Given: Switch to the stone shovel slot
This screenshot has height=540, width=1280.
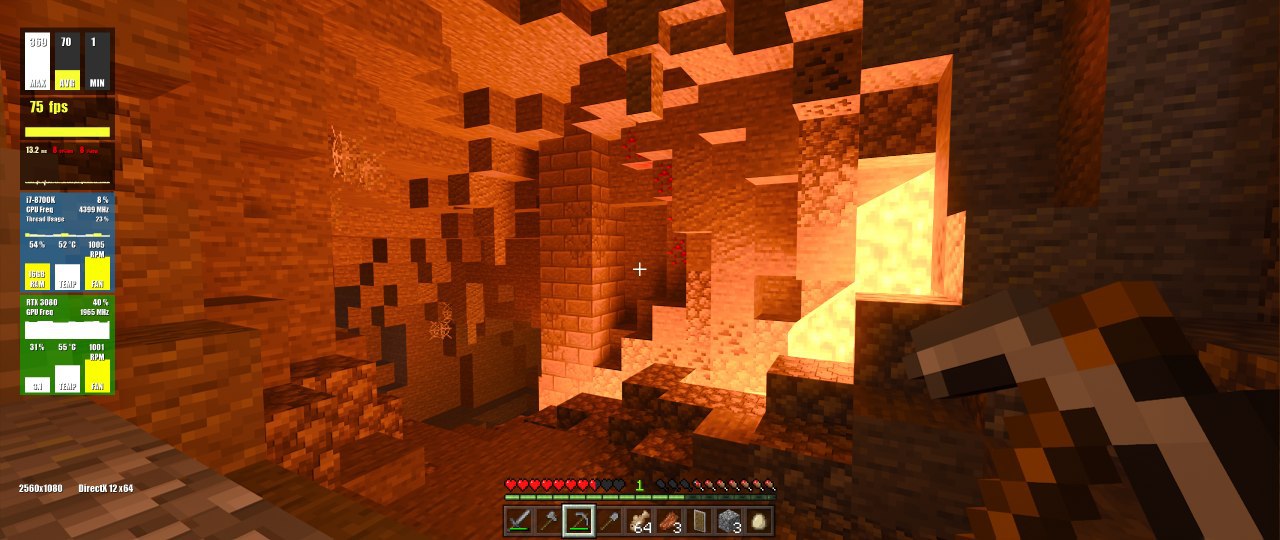Looking at the screenshot, I should 608,520.
